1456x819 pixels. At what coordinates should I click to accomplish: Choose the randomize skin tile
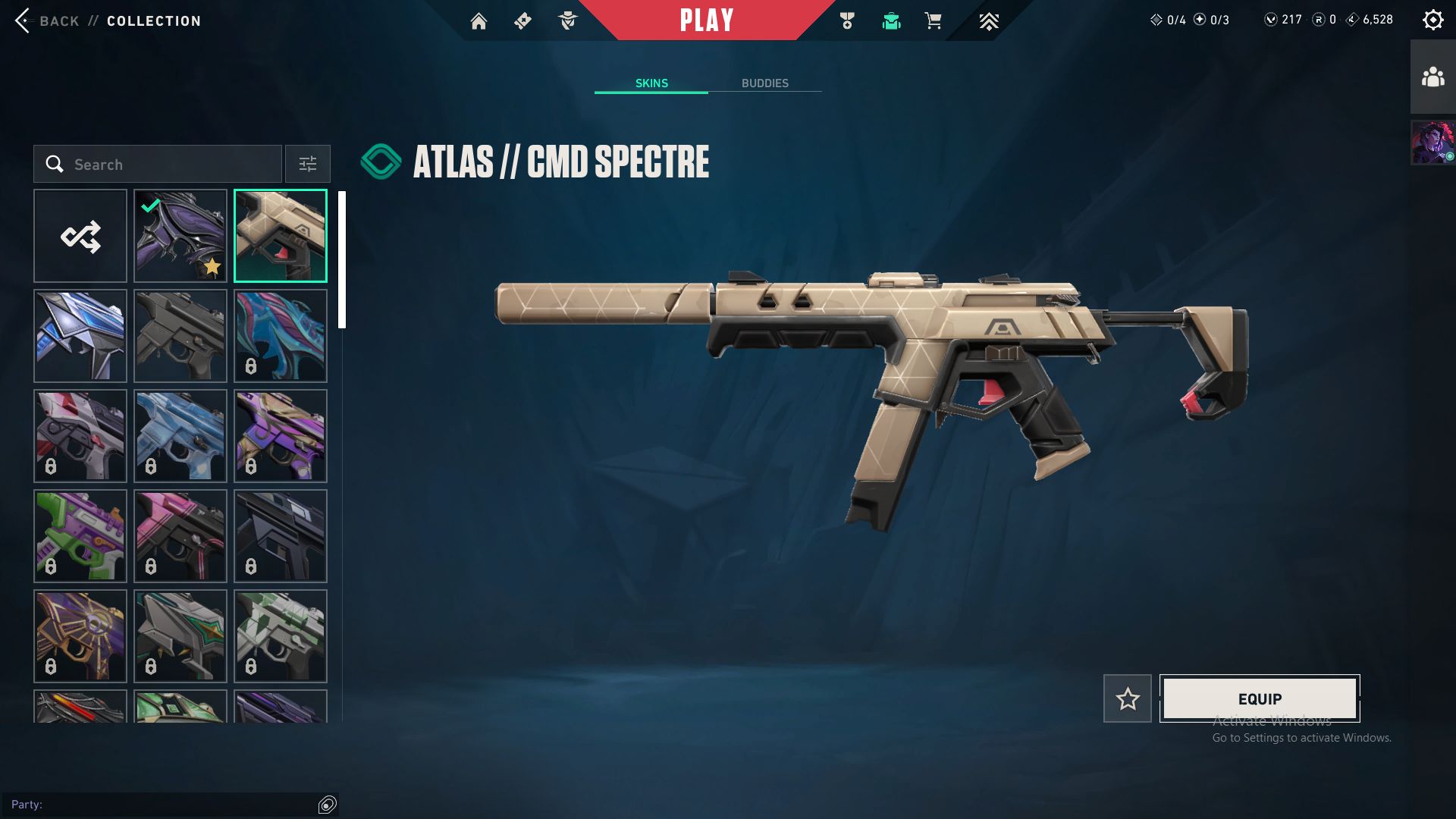pyautogui.click(x=80, y=236)
